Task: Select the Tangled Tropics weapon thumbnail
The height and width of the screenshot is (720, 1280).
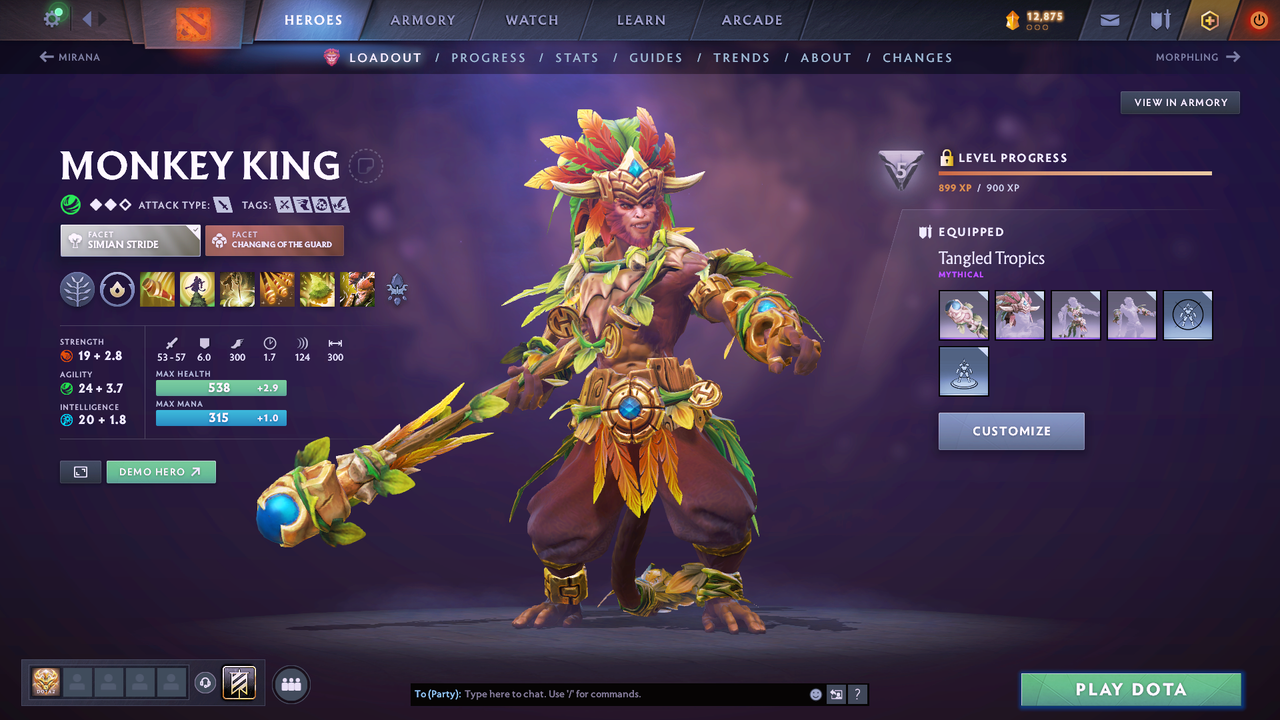Action: (x=963, y=314)
